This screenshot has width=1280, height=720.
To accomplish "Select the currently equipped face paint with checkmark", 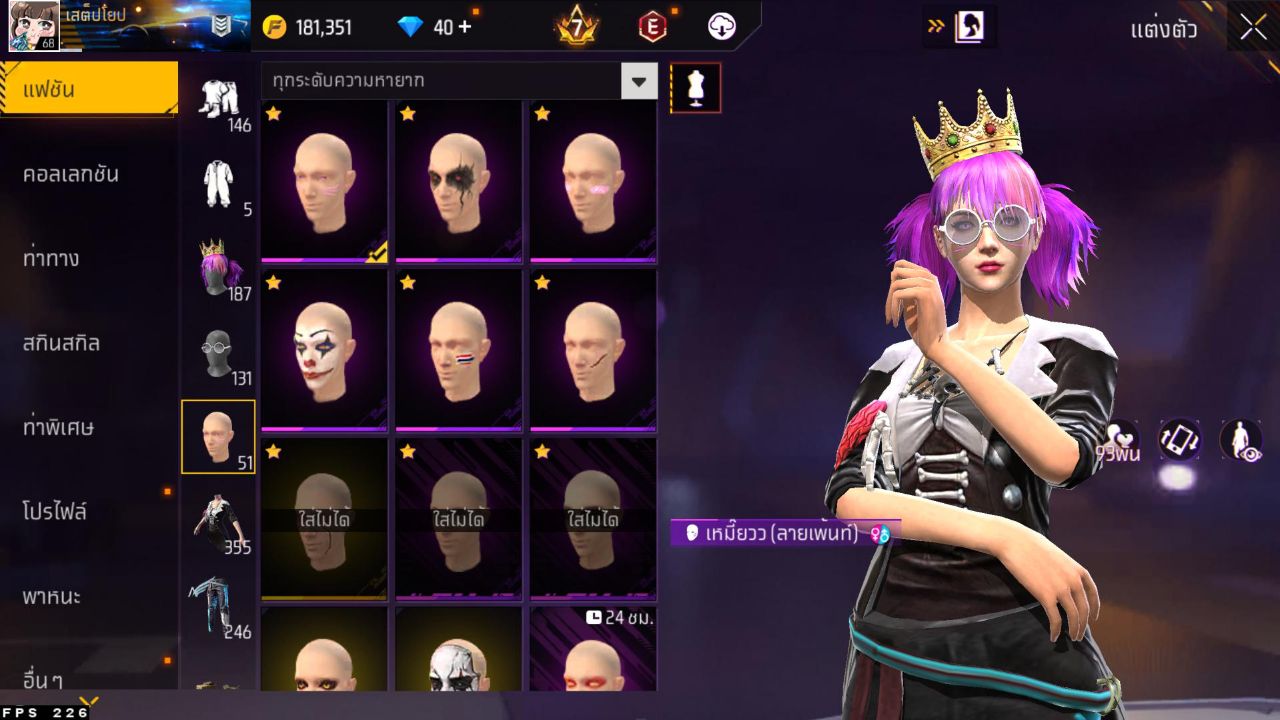I will pos(323,180).
